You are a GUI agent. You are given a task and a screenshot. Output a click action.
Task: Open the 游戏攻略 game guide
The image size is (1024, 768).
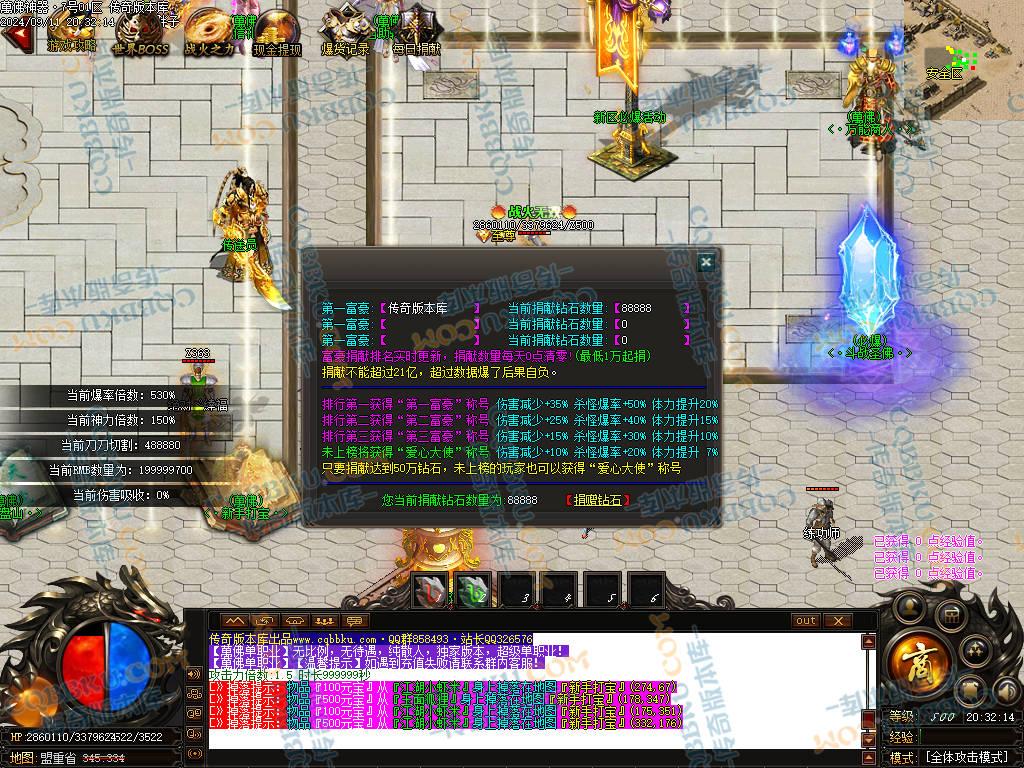click(x=71, y=32)
